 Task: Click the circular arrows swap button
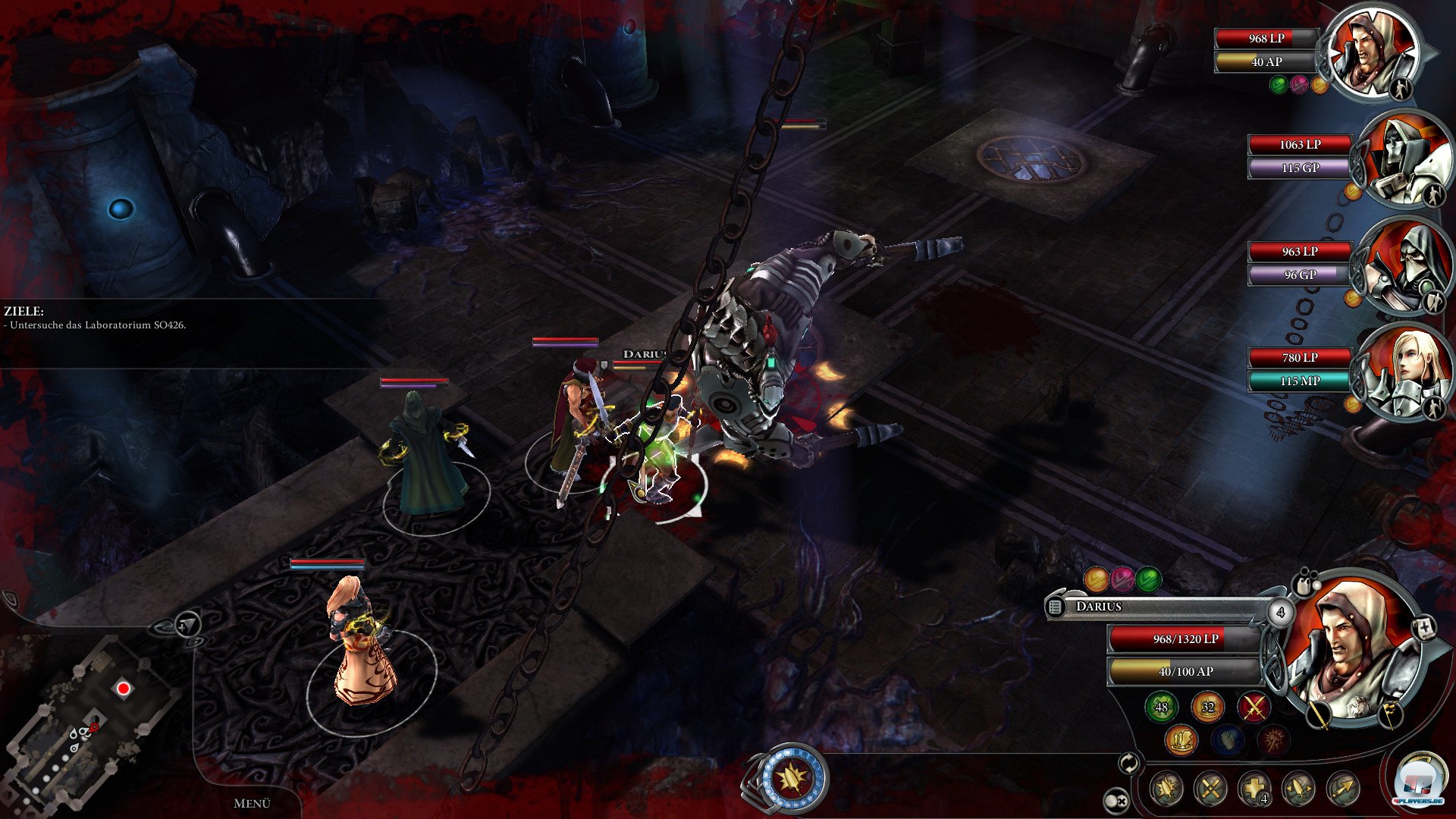click(1129, 764)
